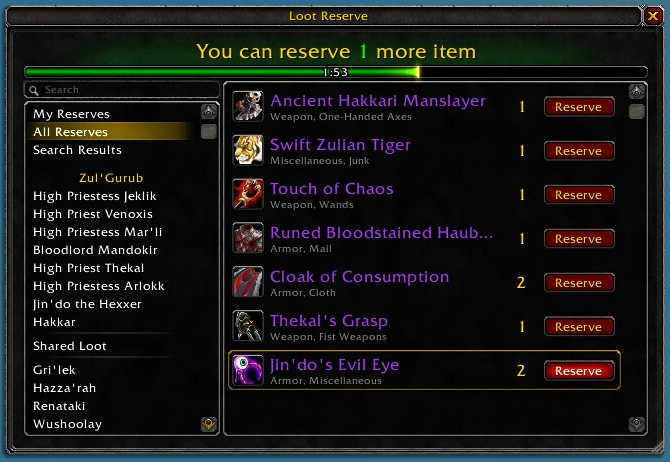Select High Priestess Jeklik boss
670x462 pixels.
click(95, 196)
